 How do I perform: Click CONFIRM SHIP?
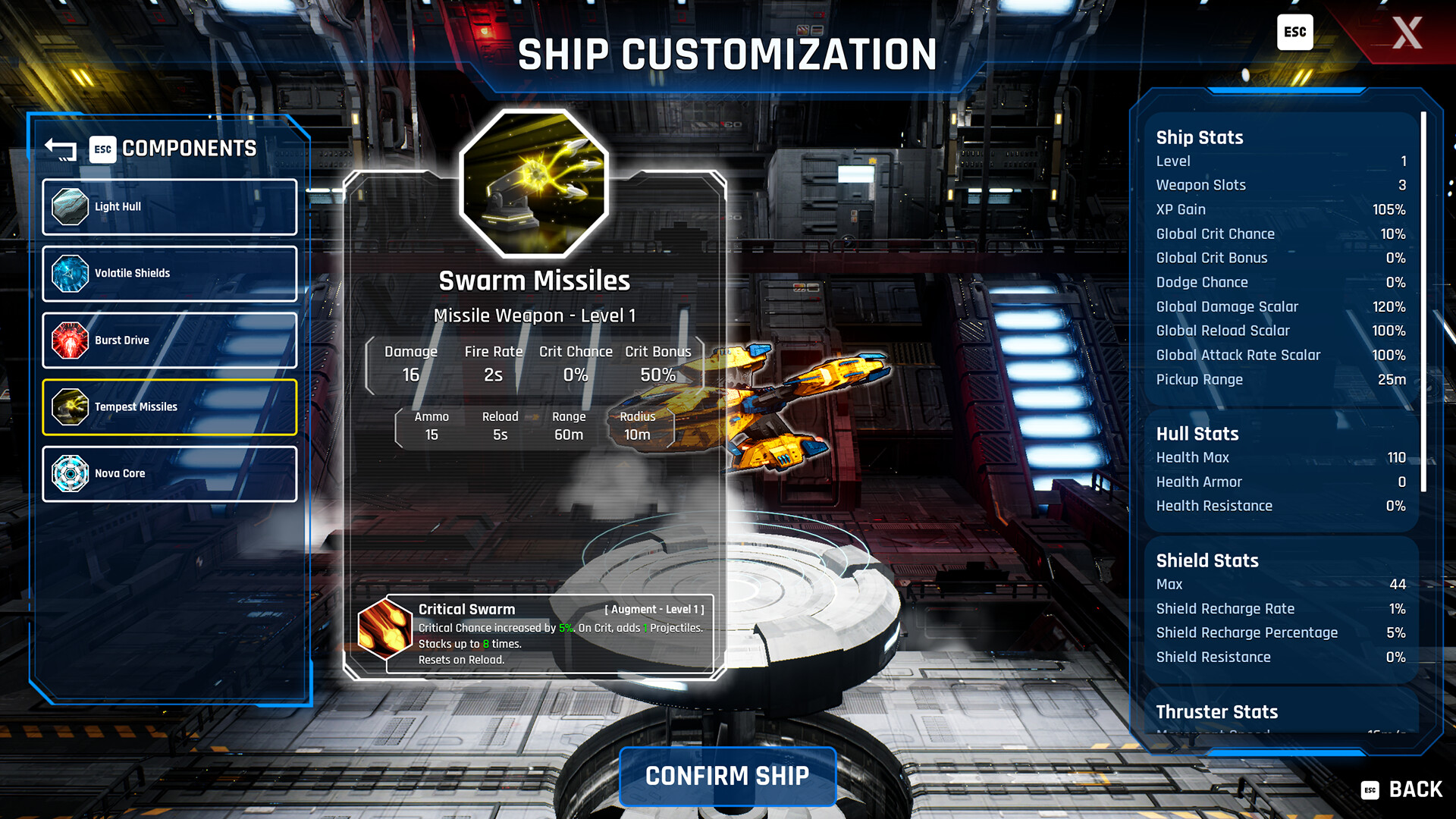pos(727,776)
